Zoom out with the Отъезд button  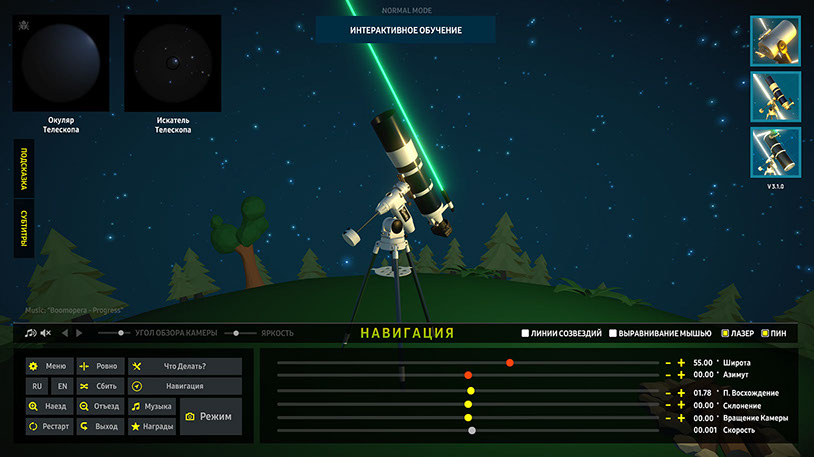tap(98, 407)
